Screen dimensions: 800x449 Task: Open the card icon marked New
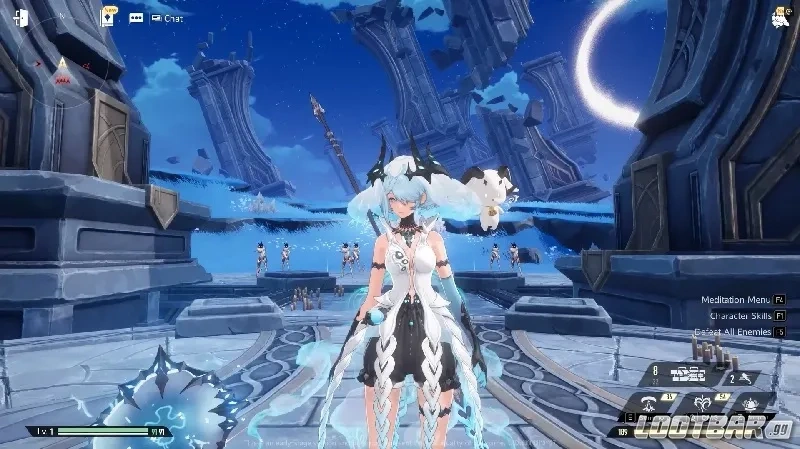point(108,18)
